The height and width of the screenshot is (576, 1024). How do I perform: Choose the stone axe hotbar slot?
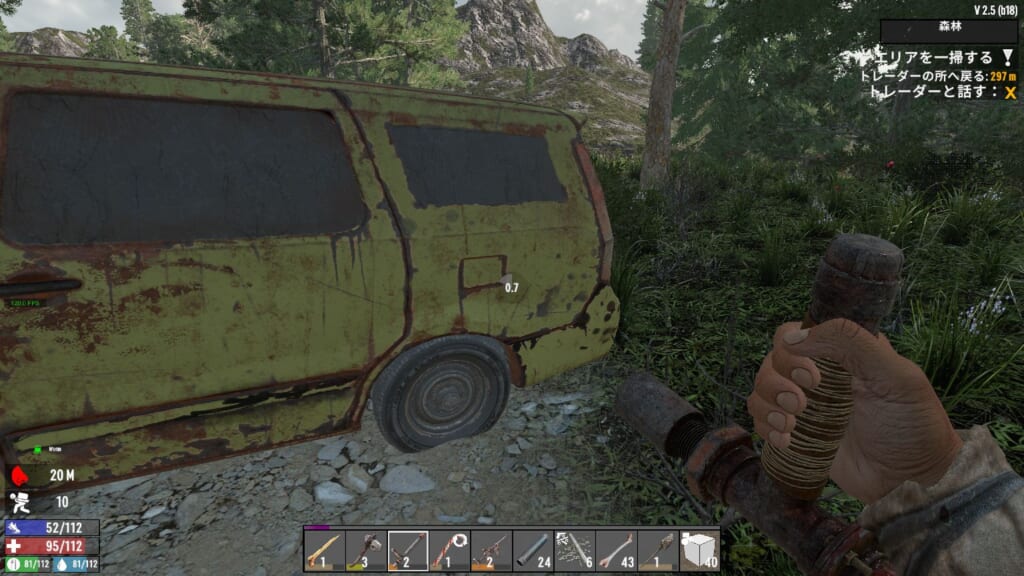click(367, 550)
